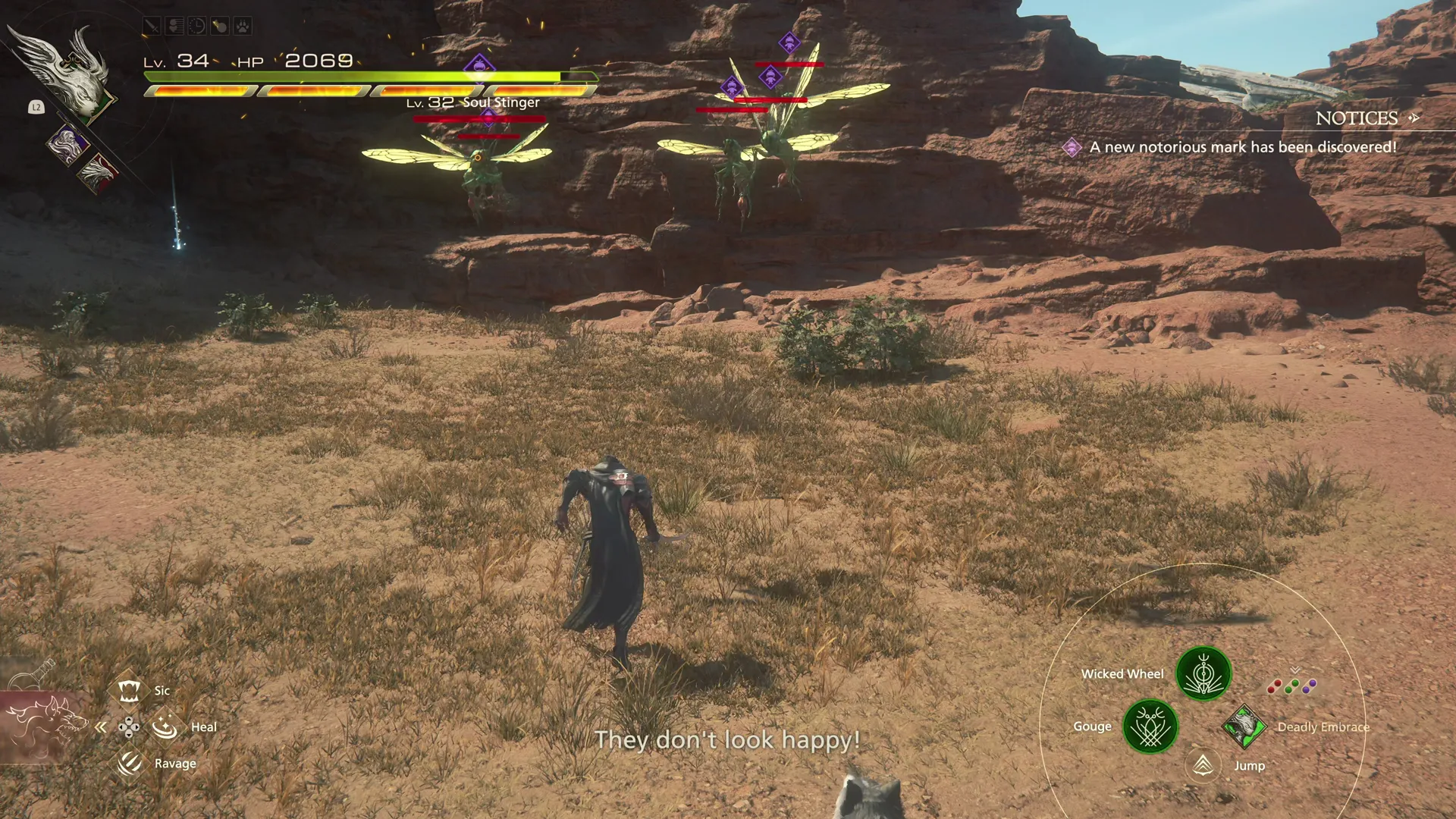Click the sword status icon top-left
Image resolution: width=1456 pixels, height=819 pixels.
151,26
